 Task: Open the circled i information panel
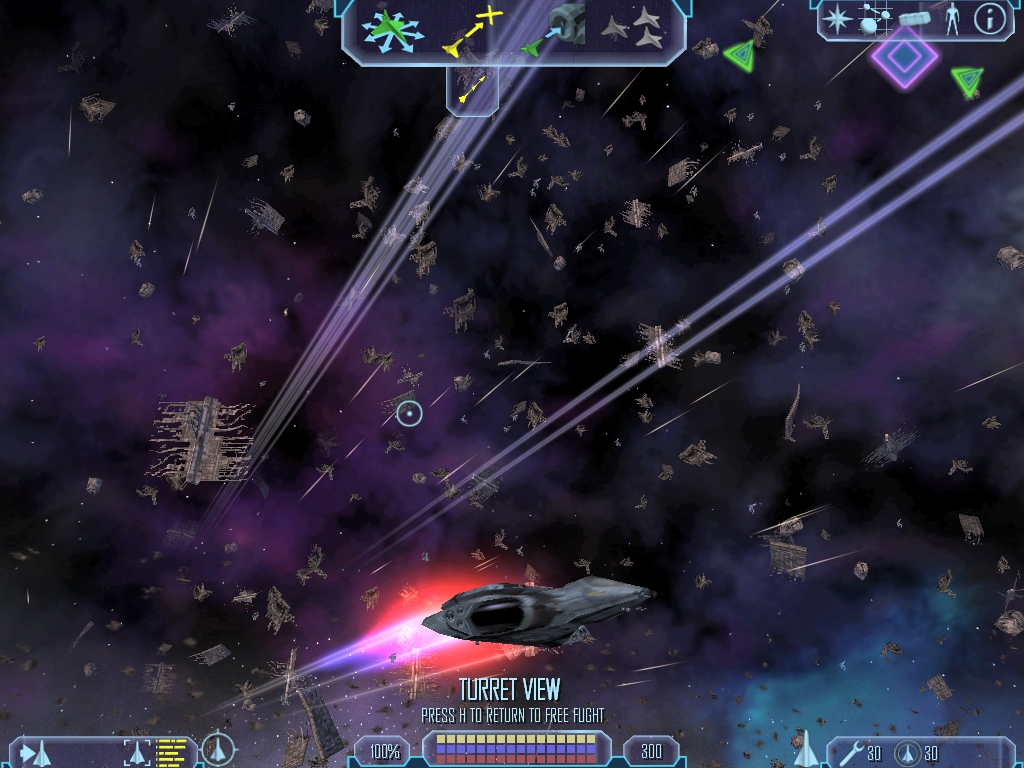click(989, 18)
